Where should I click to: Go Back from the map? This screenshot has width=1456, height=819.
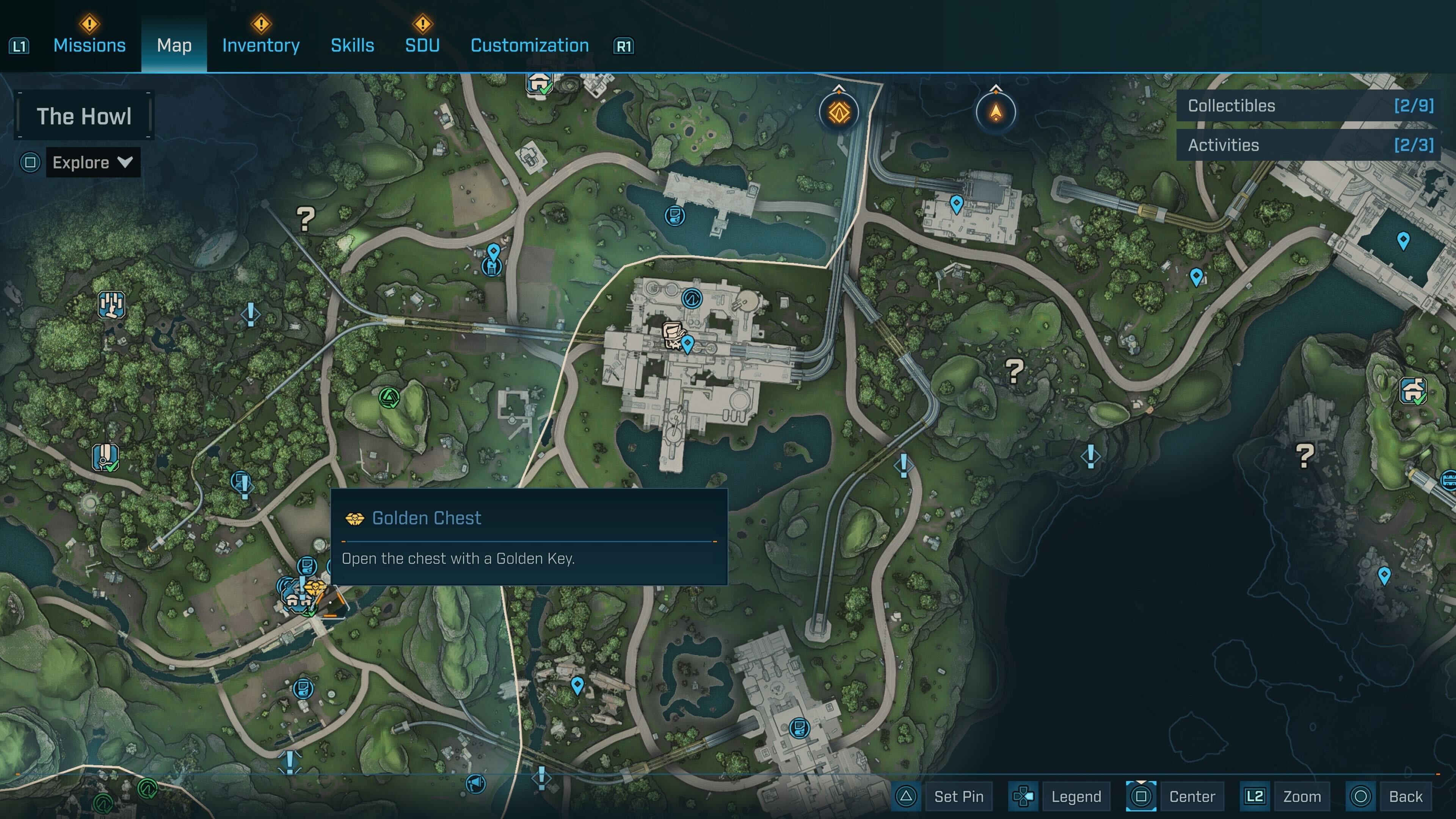click(x=1405, y=796)
